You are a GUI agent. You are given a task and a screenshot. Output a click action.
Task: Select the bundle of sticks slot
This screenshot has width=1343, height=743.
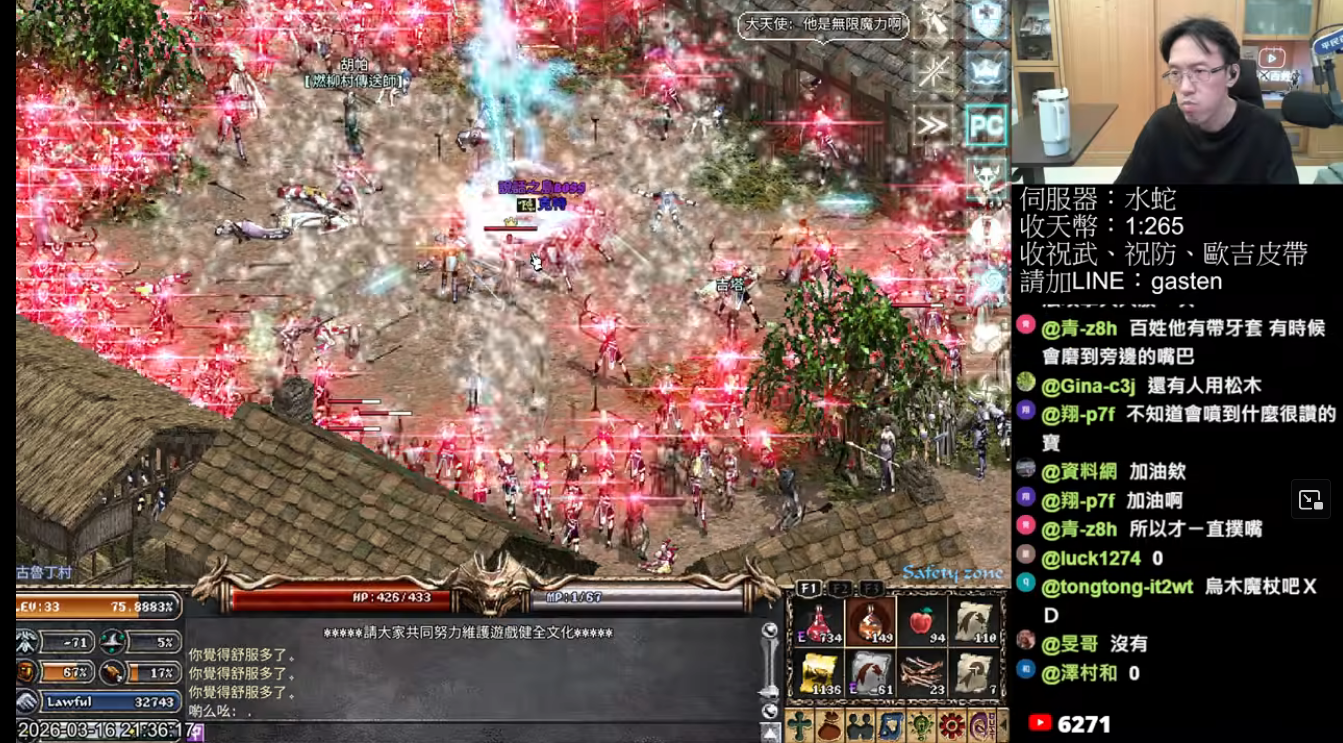(922, 674)
